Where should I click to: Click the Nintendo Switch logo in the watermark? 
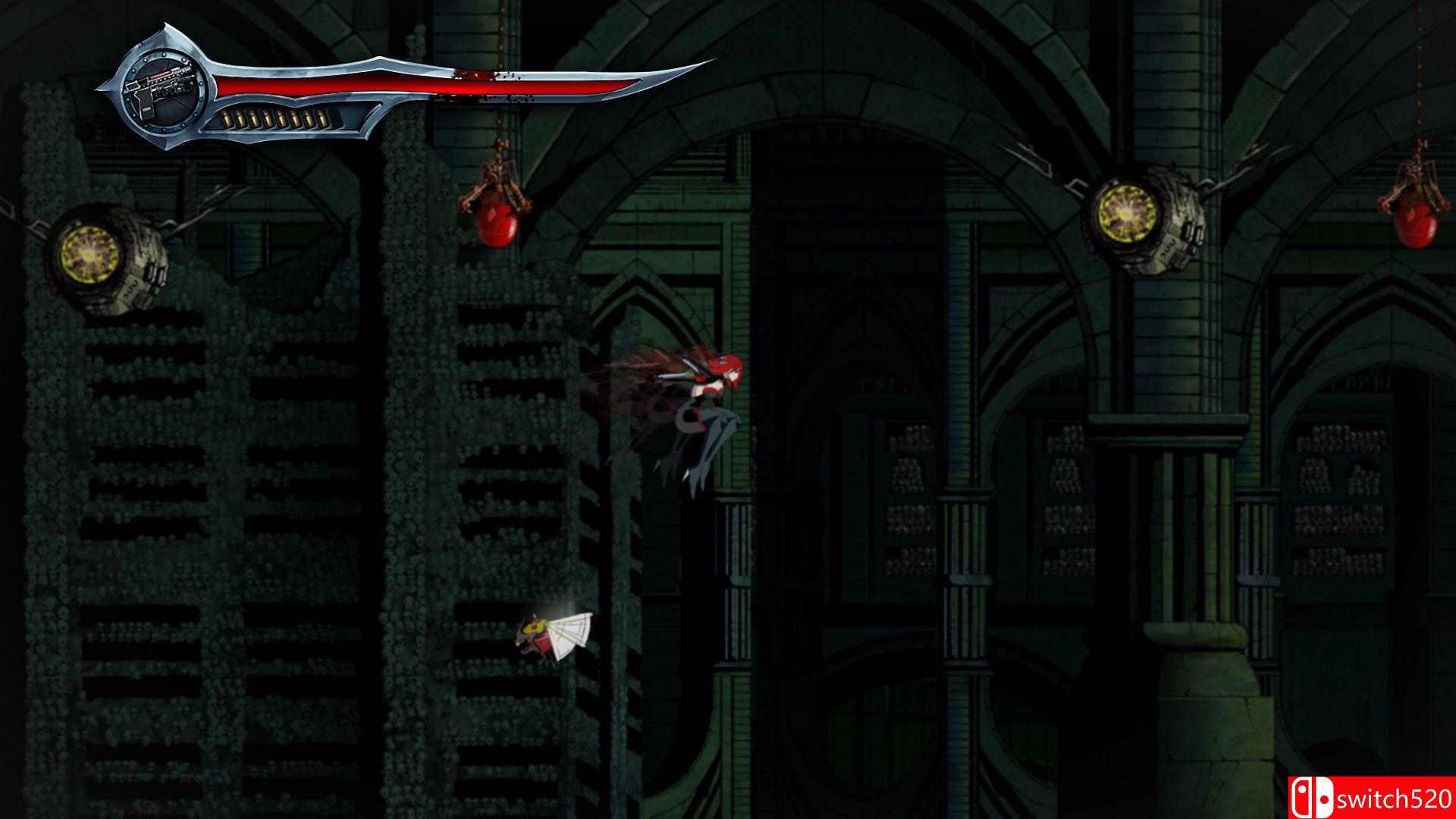pyautogui.click(x=1313, y=798)
